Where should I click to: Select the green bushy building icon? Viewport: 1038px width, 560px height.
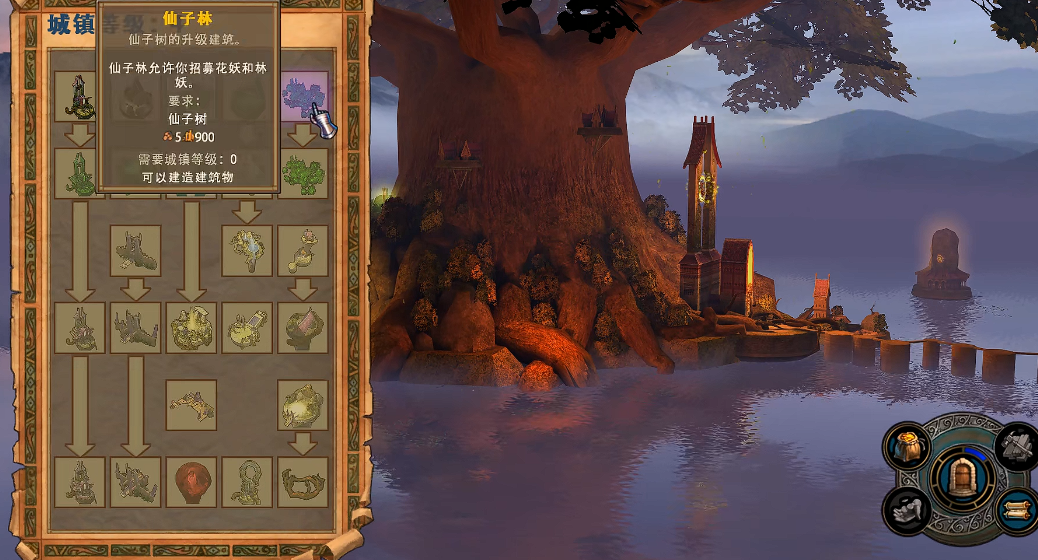[303, 173]
